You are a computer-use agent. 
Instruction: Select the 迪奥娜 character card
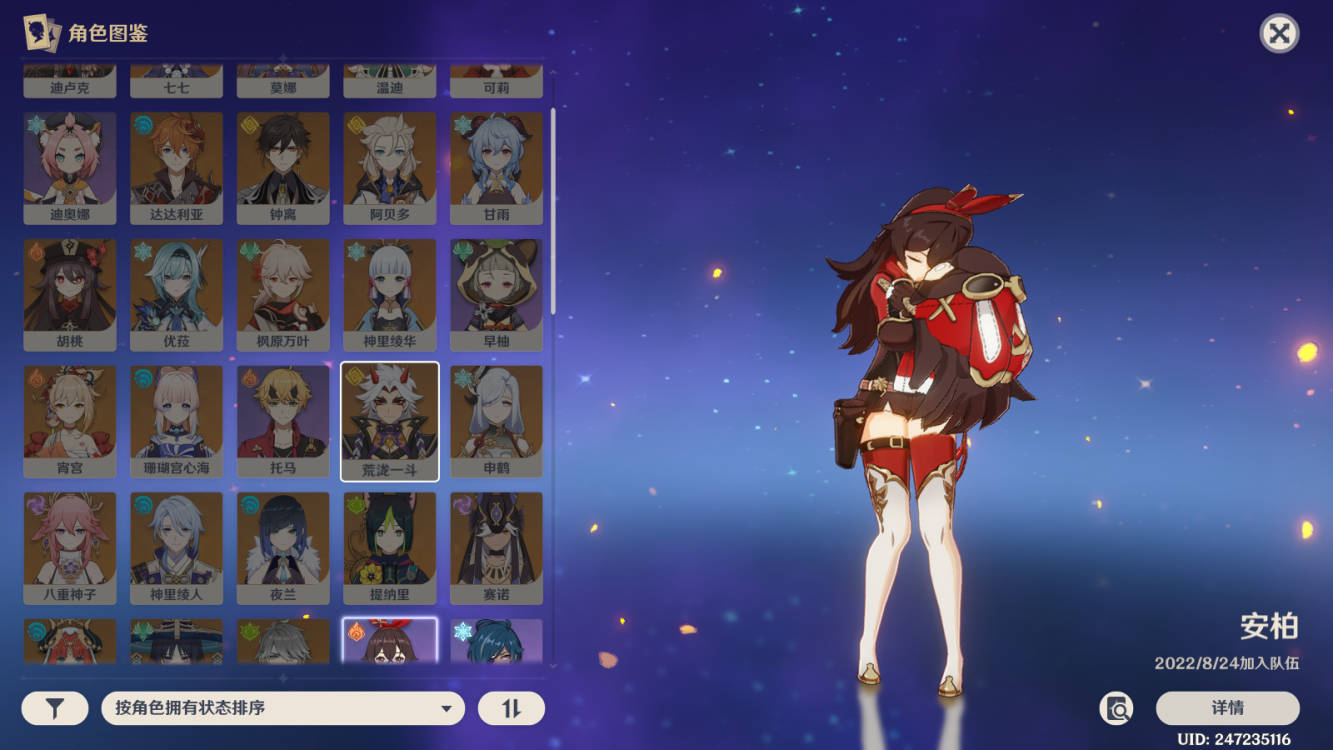[70, 167]
